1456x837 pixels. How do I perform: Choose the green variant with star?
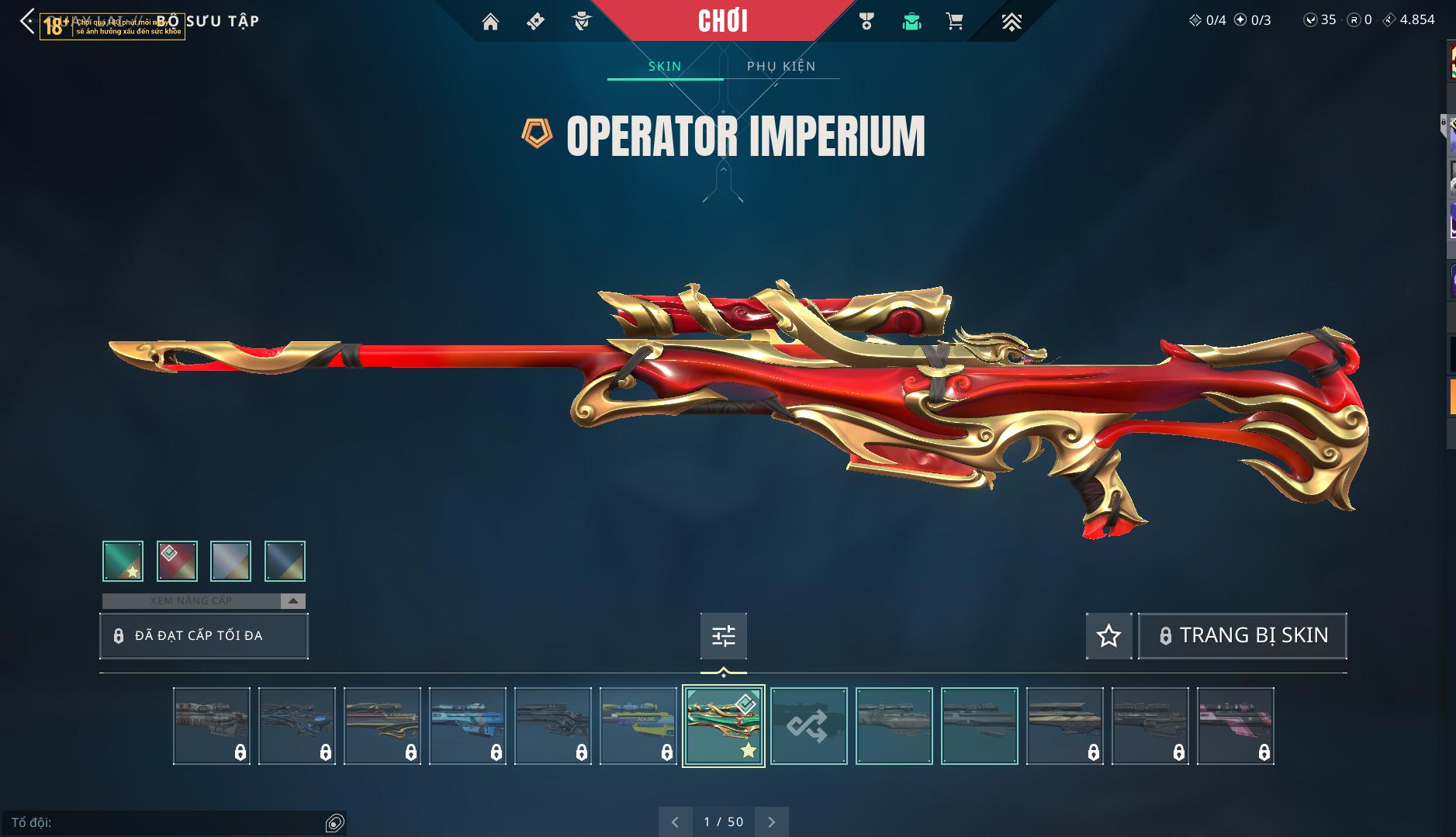click(123, 561)
